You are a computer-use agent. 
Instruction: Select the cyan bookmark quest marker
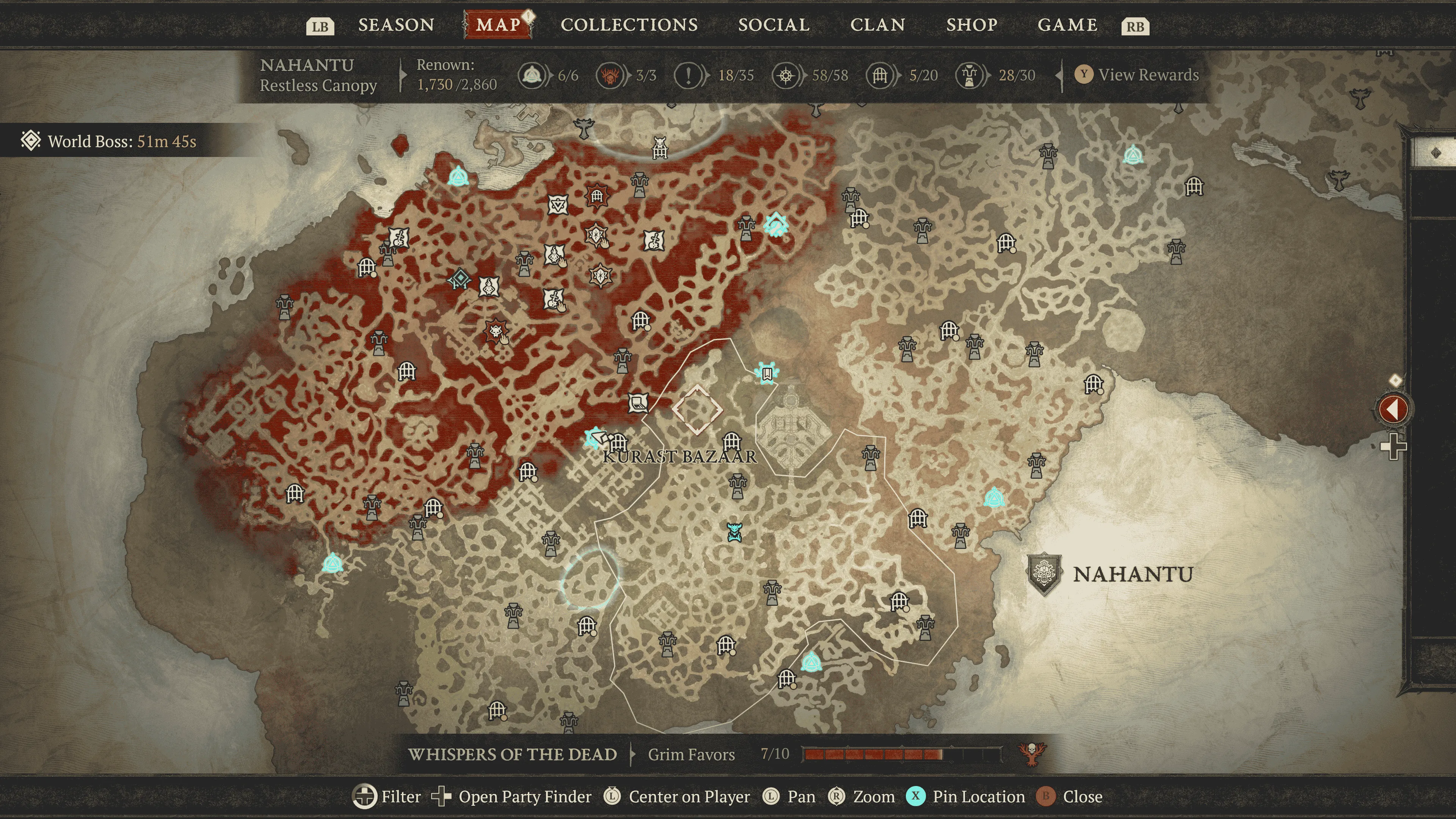pyautogui.click(x=767, y=373)
